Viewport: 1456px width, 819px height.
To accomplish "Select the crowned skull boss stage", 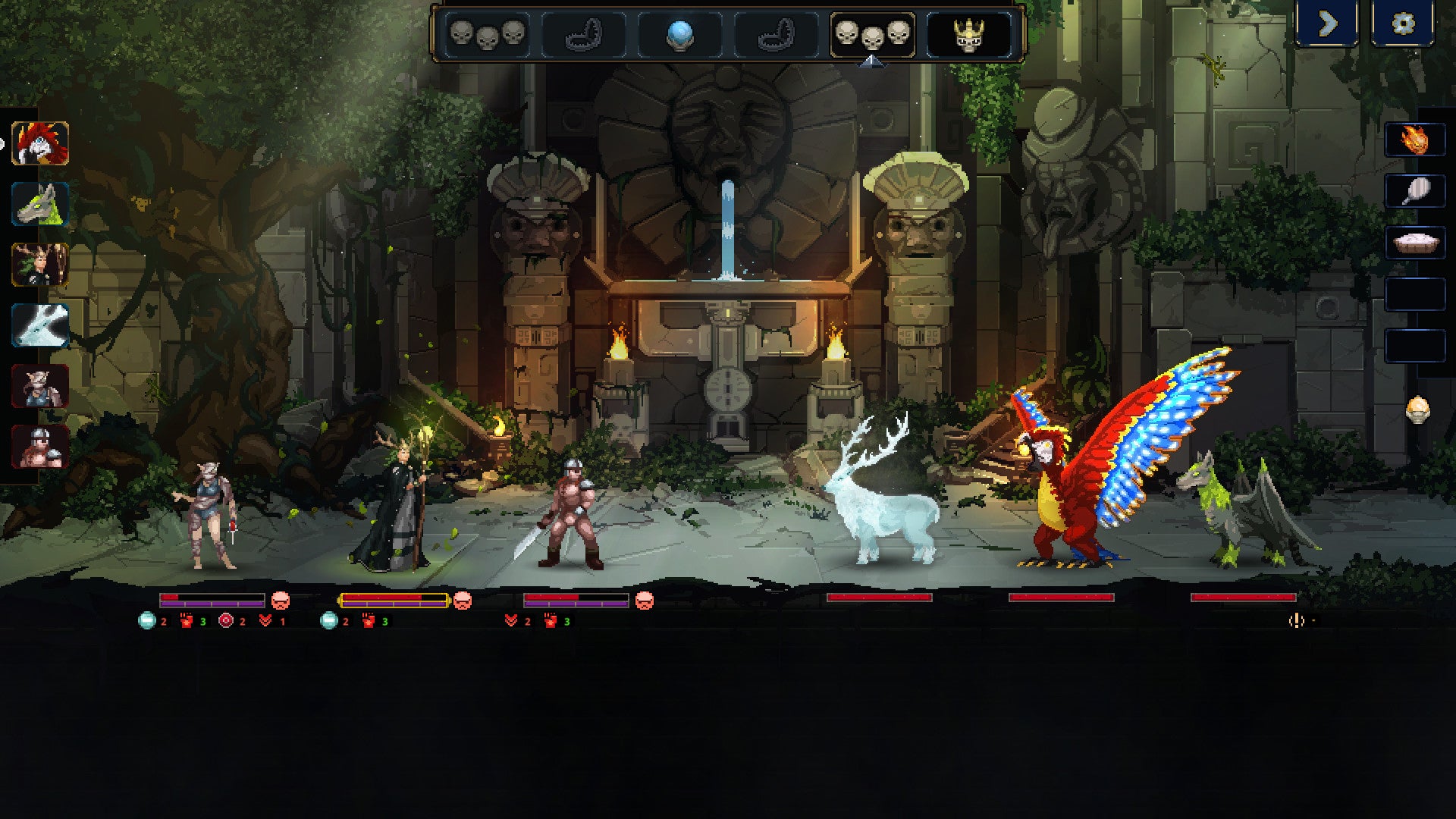I will pos(968,35).
